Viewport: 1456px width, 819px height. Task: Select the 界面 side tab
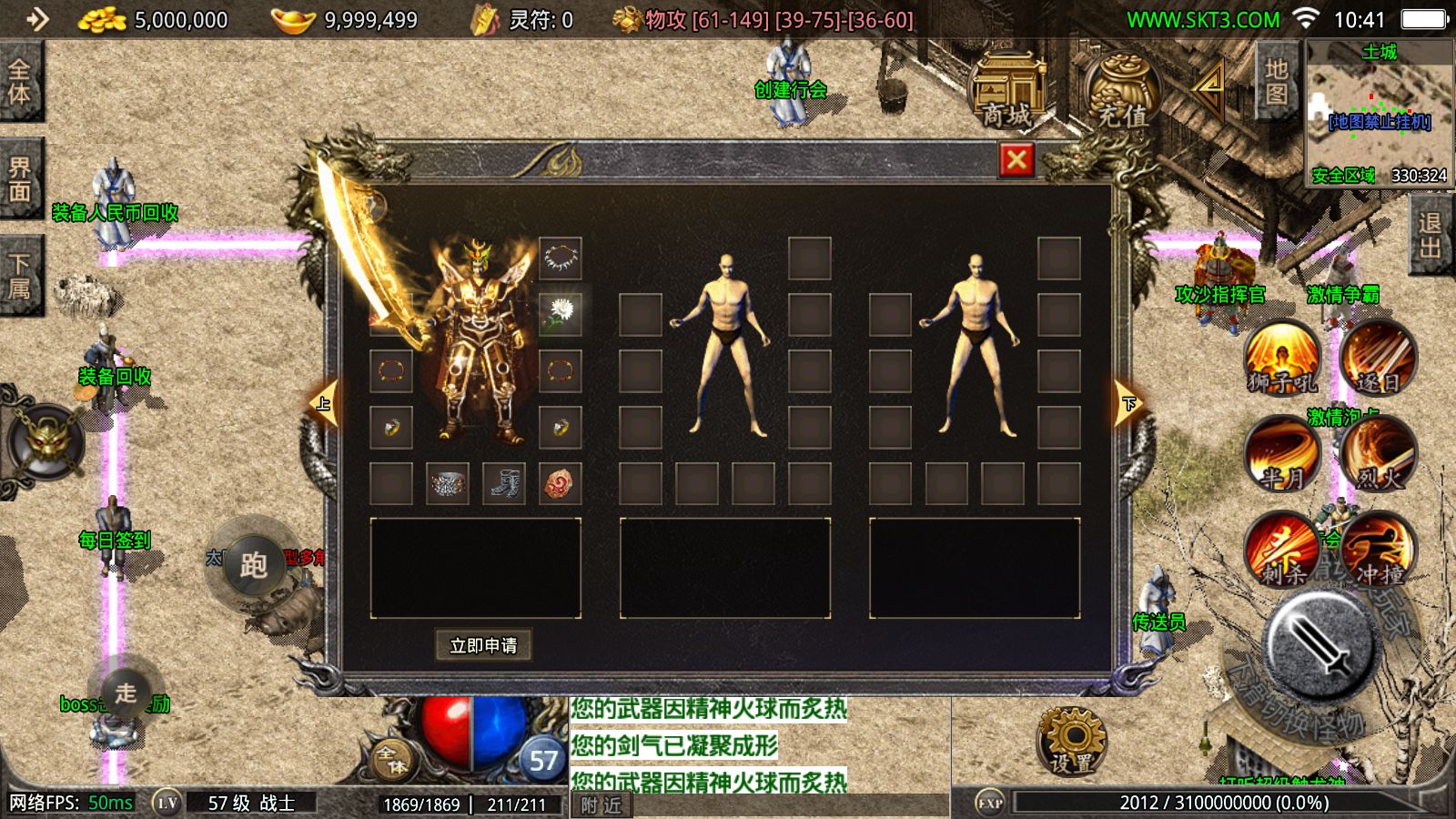pos(20,178)
